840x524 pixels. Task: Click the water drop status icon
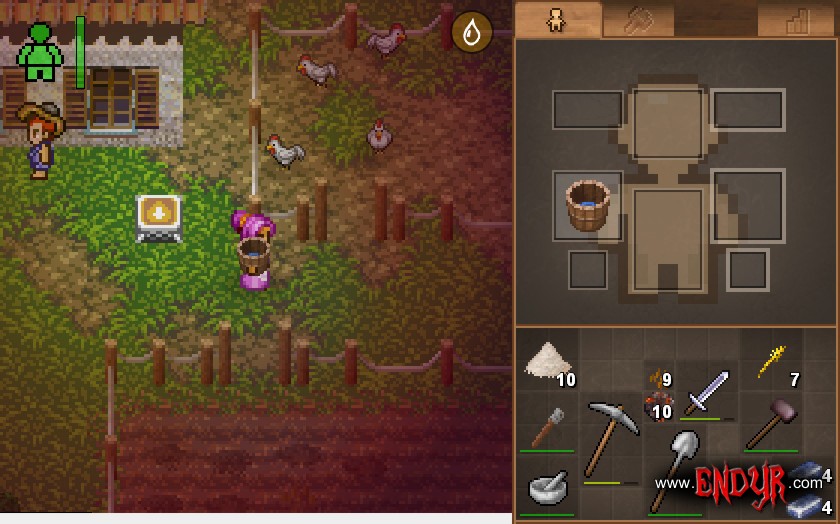pos(471,33)
